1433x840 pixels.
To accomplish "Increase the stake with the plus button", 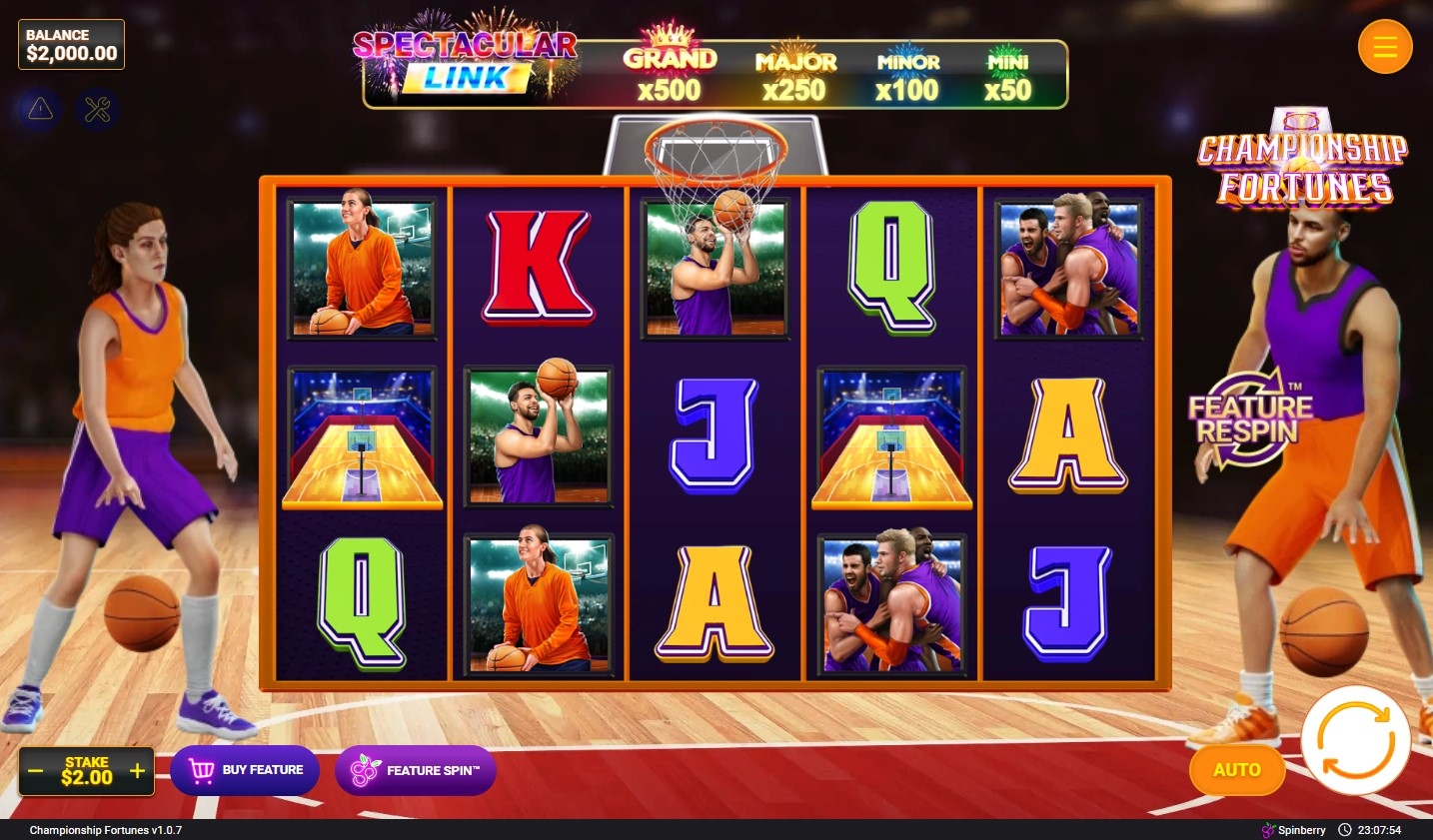I will pyautogui.click(x=138, y=771).
